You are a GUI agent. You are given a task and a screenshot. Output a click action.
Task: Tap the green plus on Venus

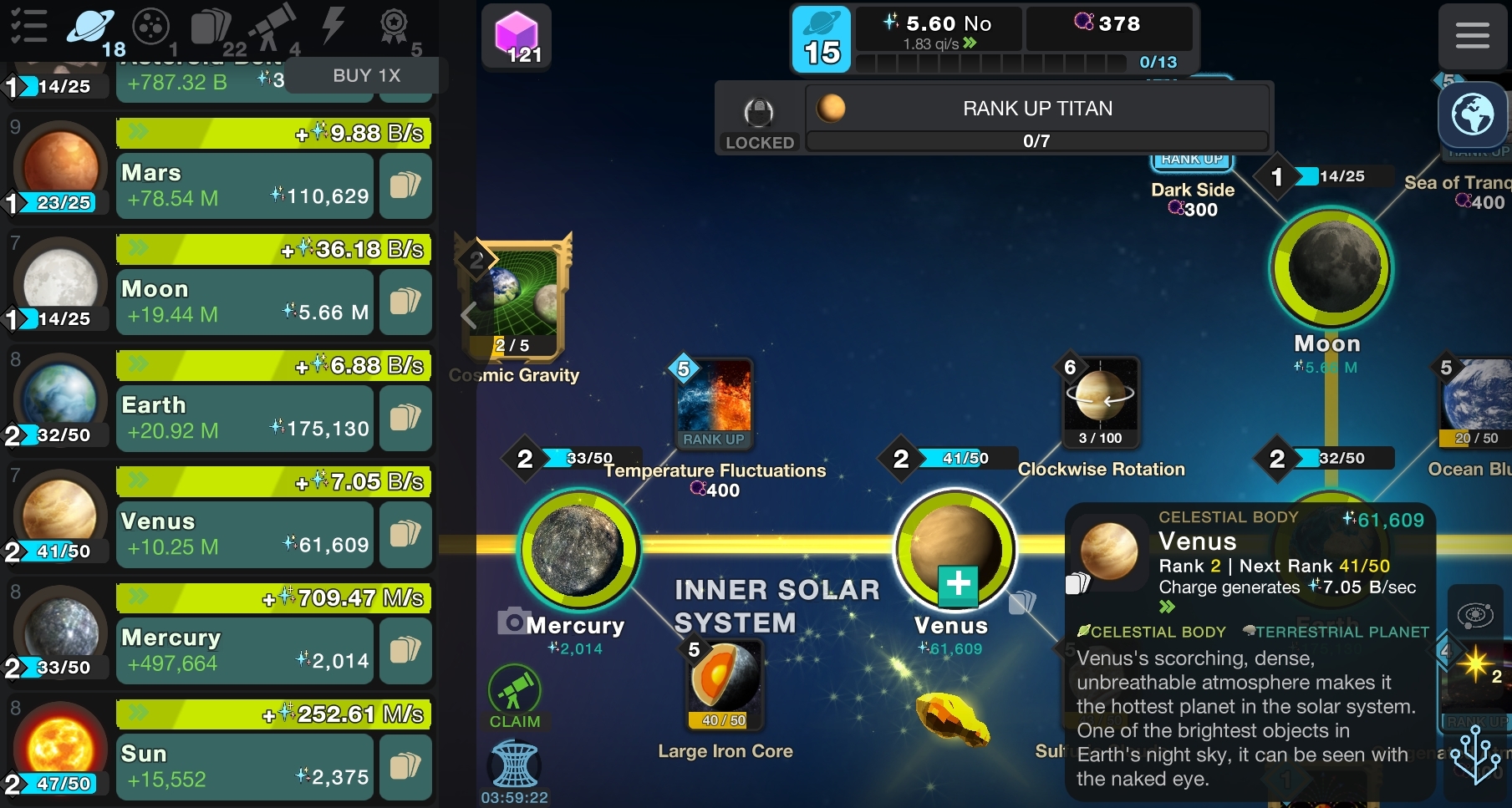pos(958,584)
